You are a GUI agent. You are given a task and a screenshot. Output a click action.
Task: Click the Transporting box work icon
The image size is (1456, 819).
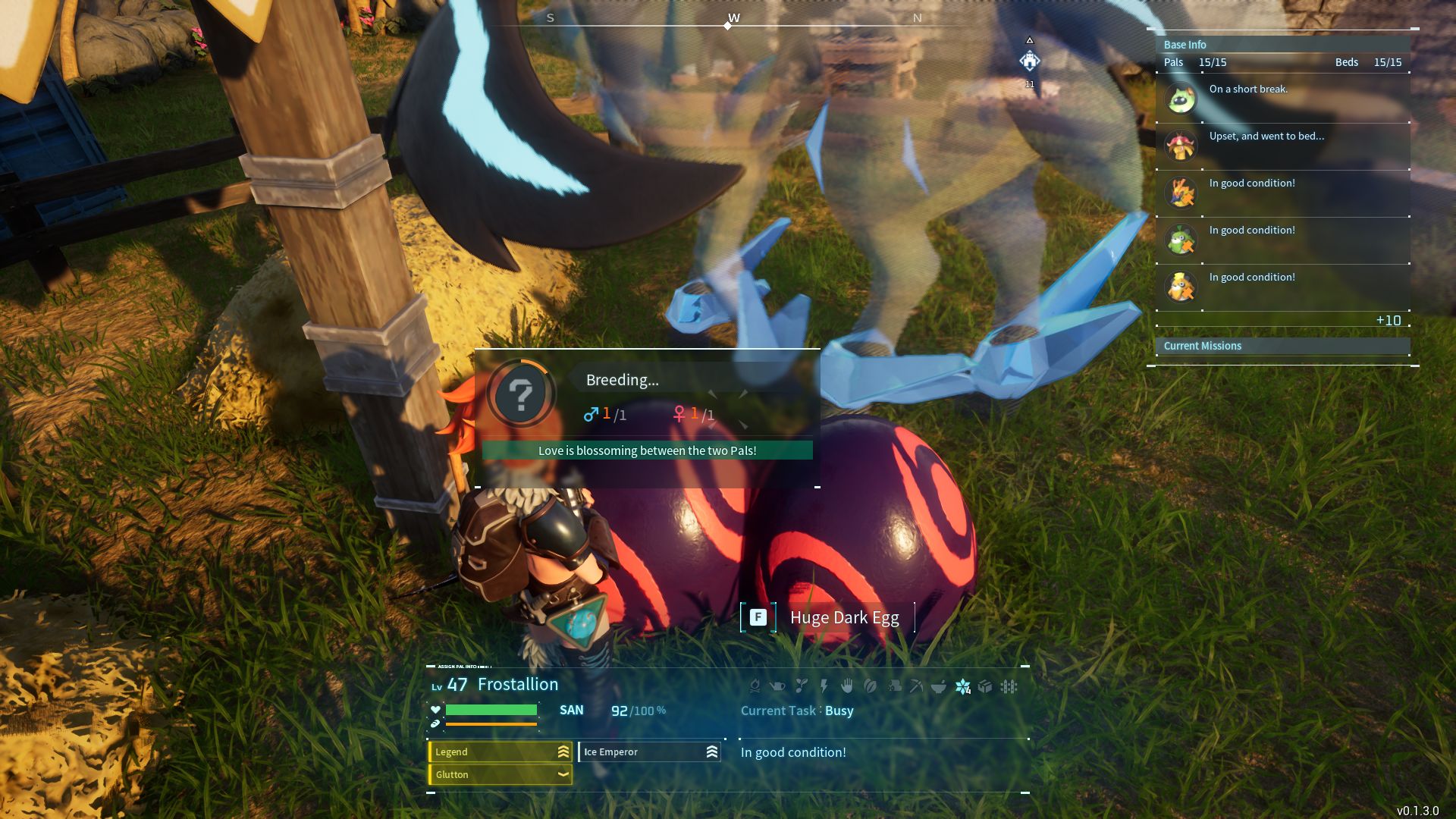[985, 687]
